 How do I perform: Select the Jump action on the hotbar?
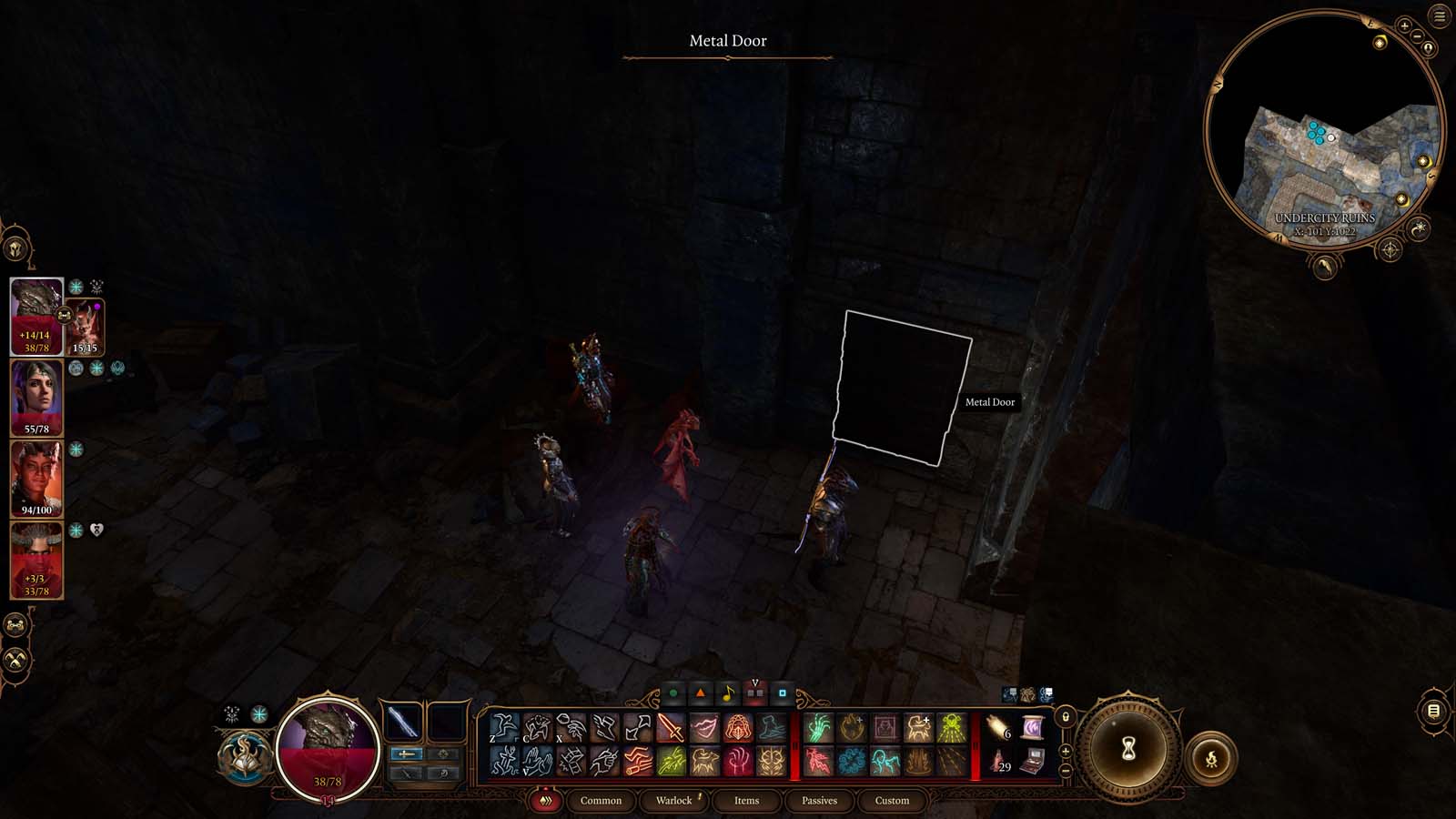[505, 726]
